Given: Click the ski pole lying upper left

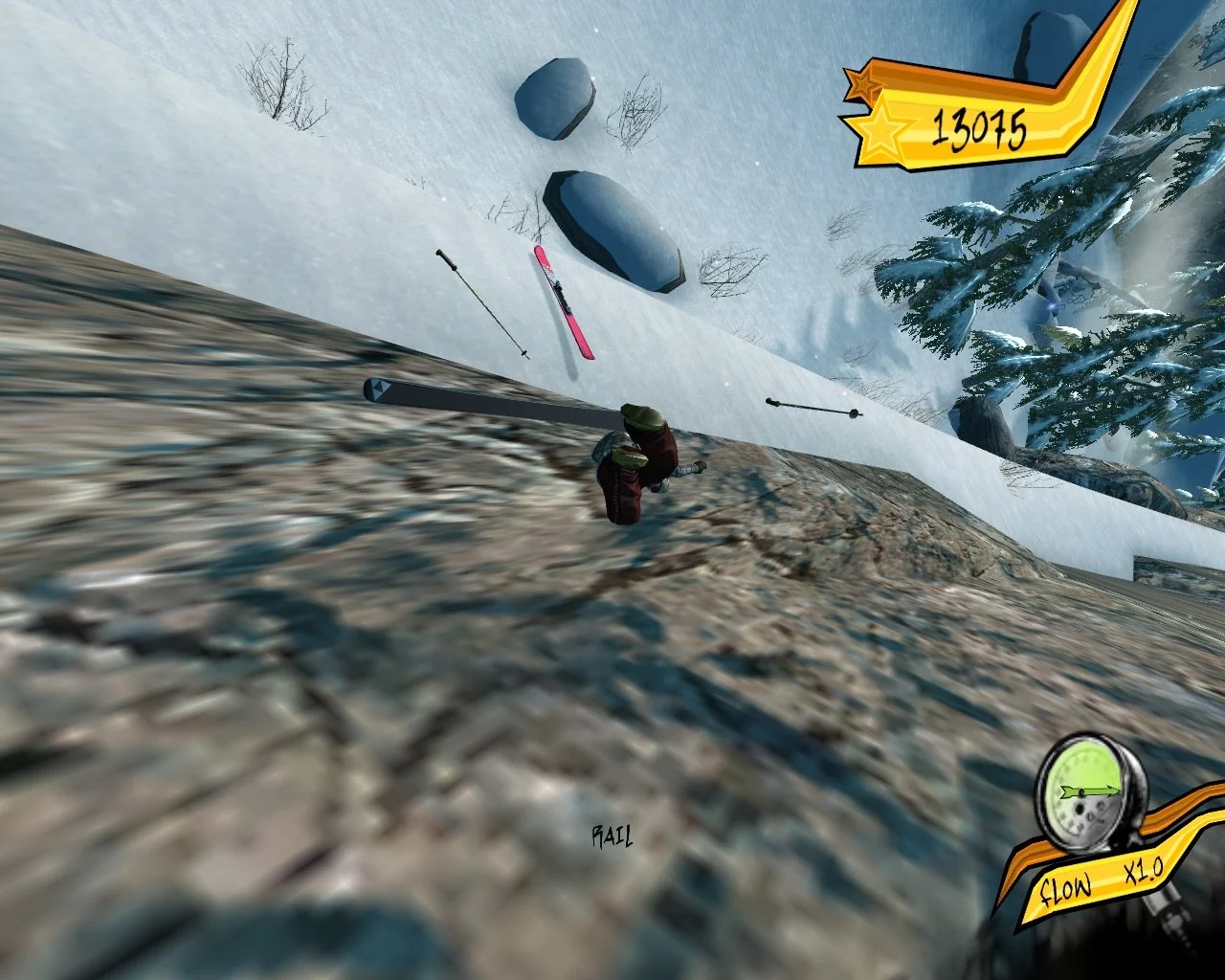Looking at the screenshot, I should pyautogui.click(x=483, y=303).
